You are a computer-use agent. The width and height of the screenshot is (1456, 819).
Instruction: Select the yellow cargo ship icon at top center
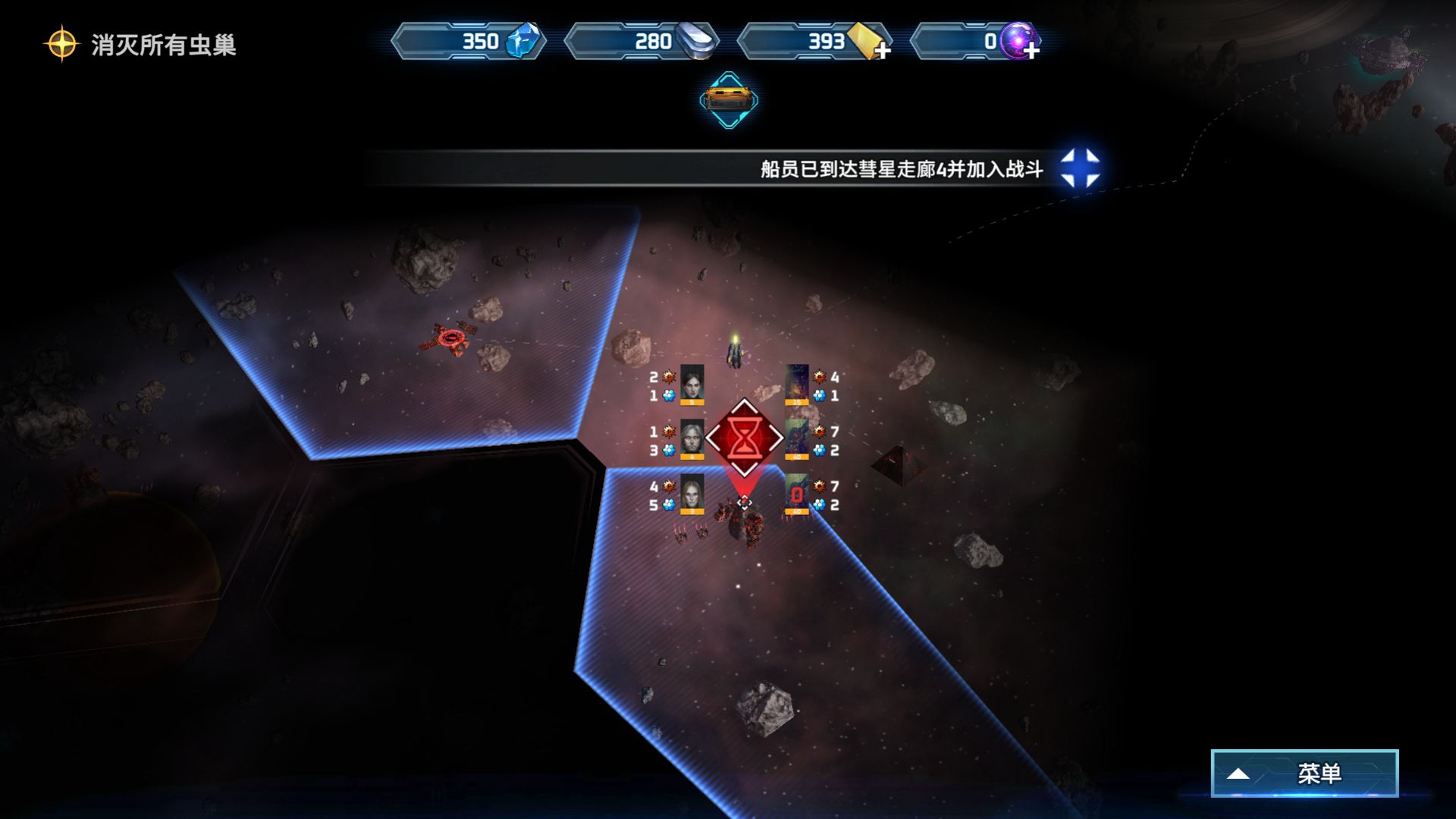pos(729,98)
